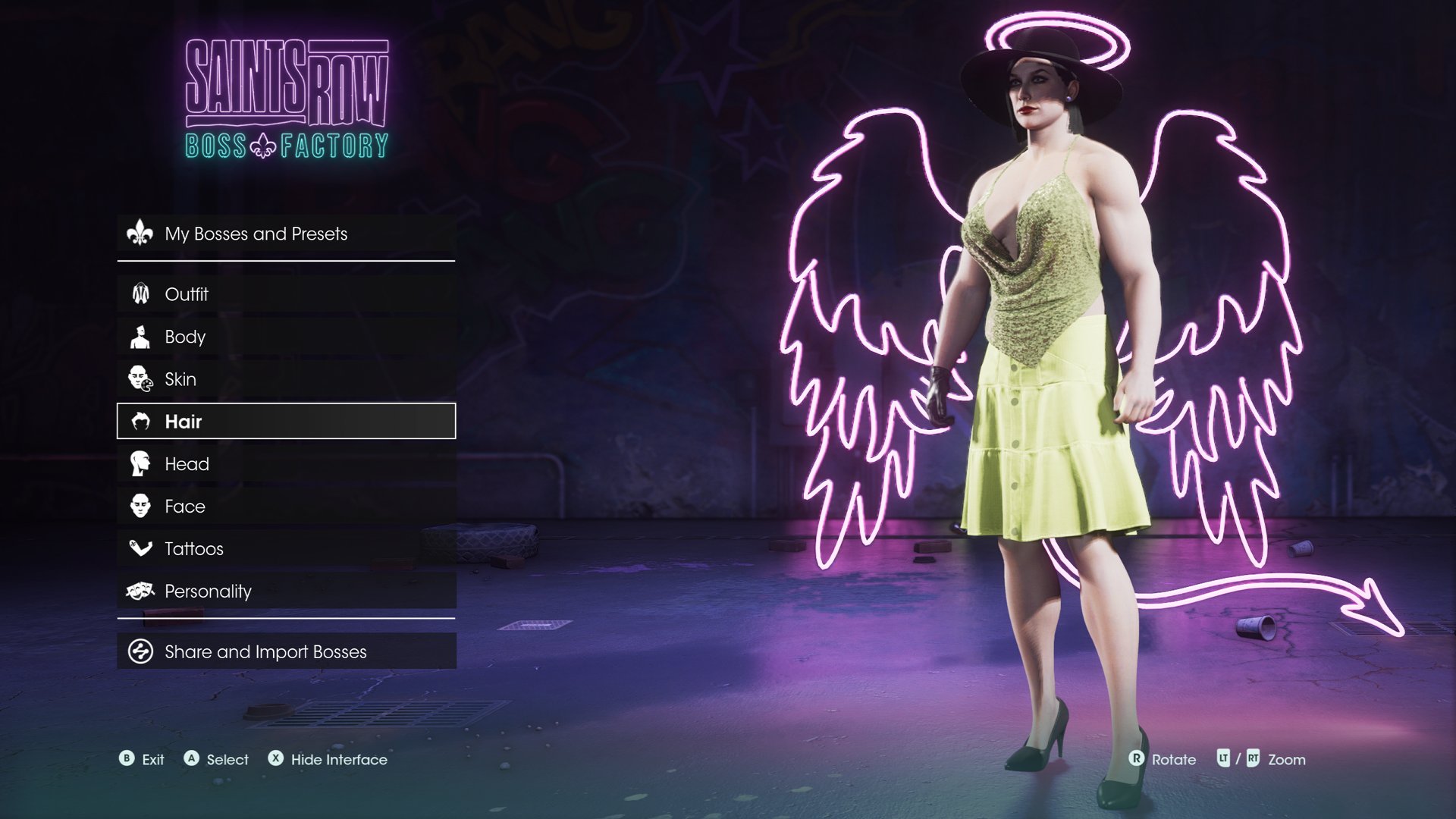Select the highlighted Hair entry
This screenshot has width=1456, height=819.
[x=286, y=422]
